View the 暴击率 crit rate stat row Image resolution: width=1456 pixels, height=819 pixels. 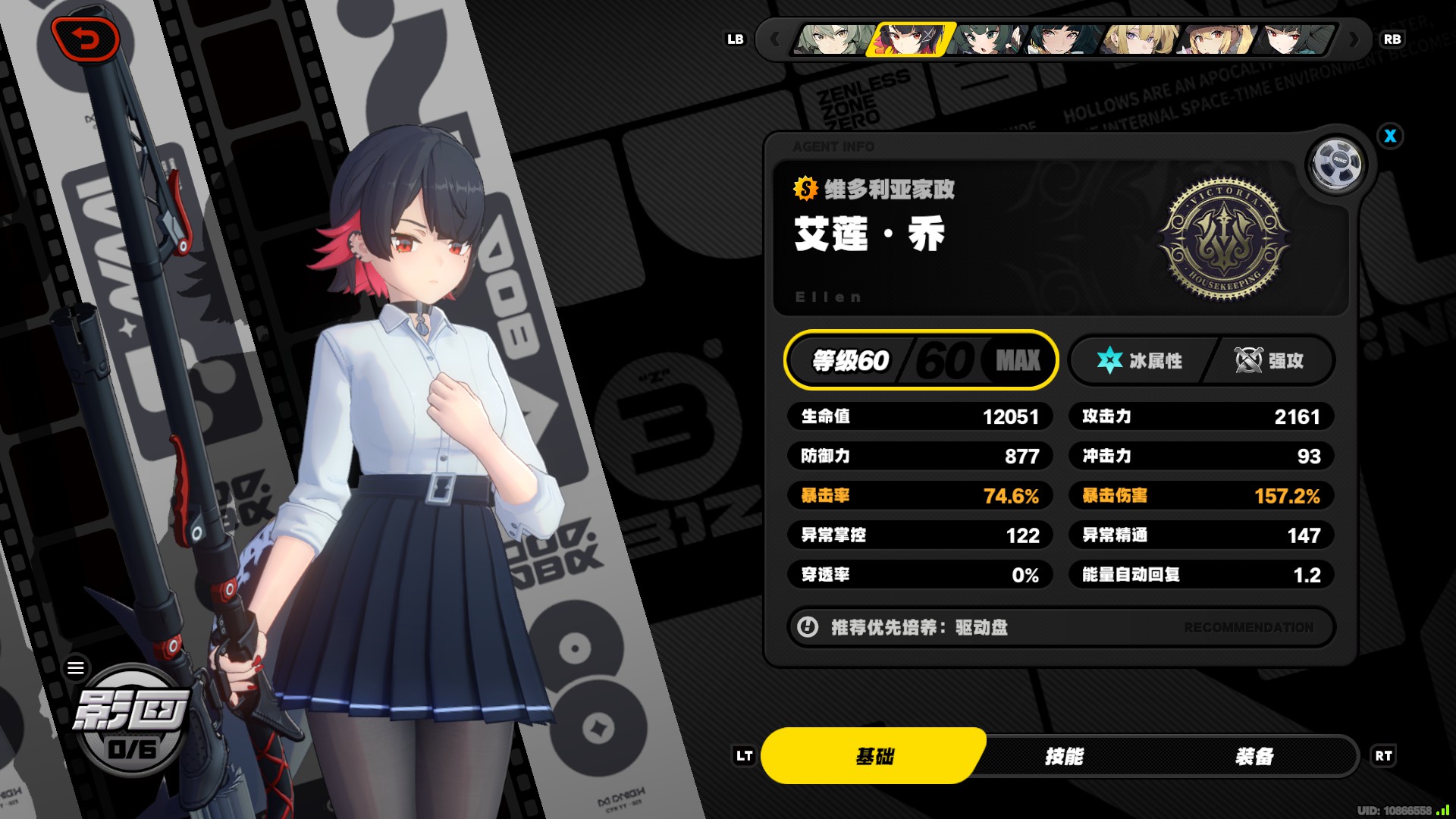(x=920, y=496)
